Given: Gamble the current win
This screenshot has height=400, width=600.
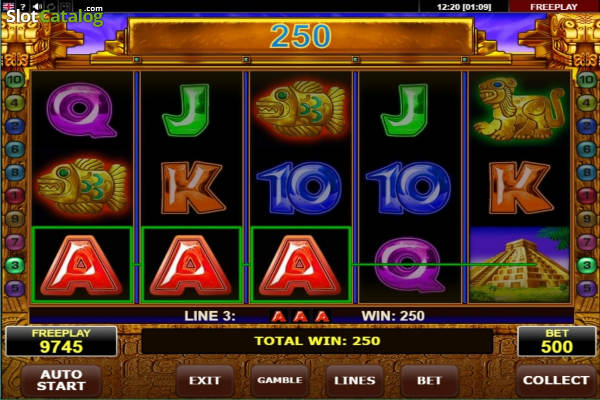Looking at the screenshot, I should (280, 380).
